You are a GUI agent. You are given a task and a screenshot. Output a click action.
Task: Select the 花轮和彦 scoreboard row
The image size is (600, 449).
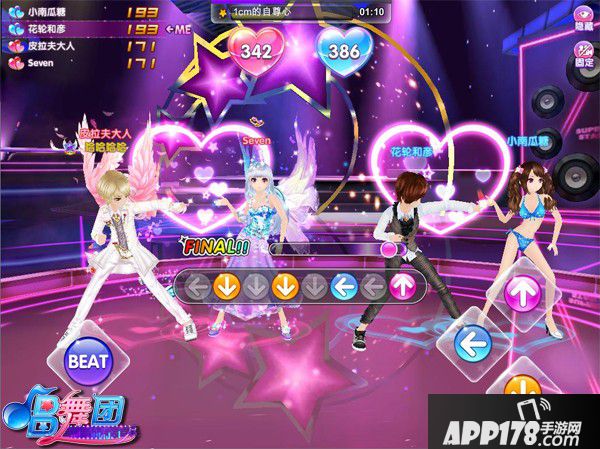tap(60, 30)
